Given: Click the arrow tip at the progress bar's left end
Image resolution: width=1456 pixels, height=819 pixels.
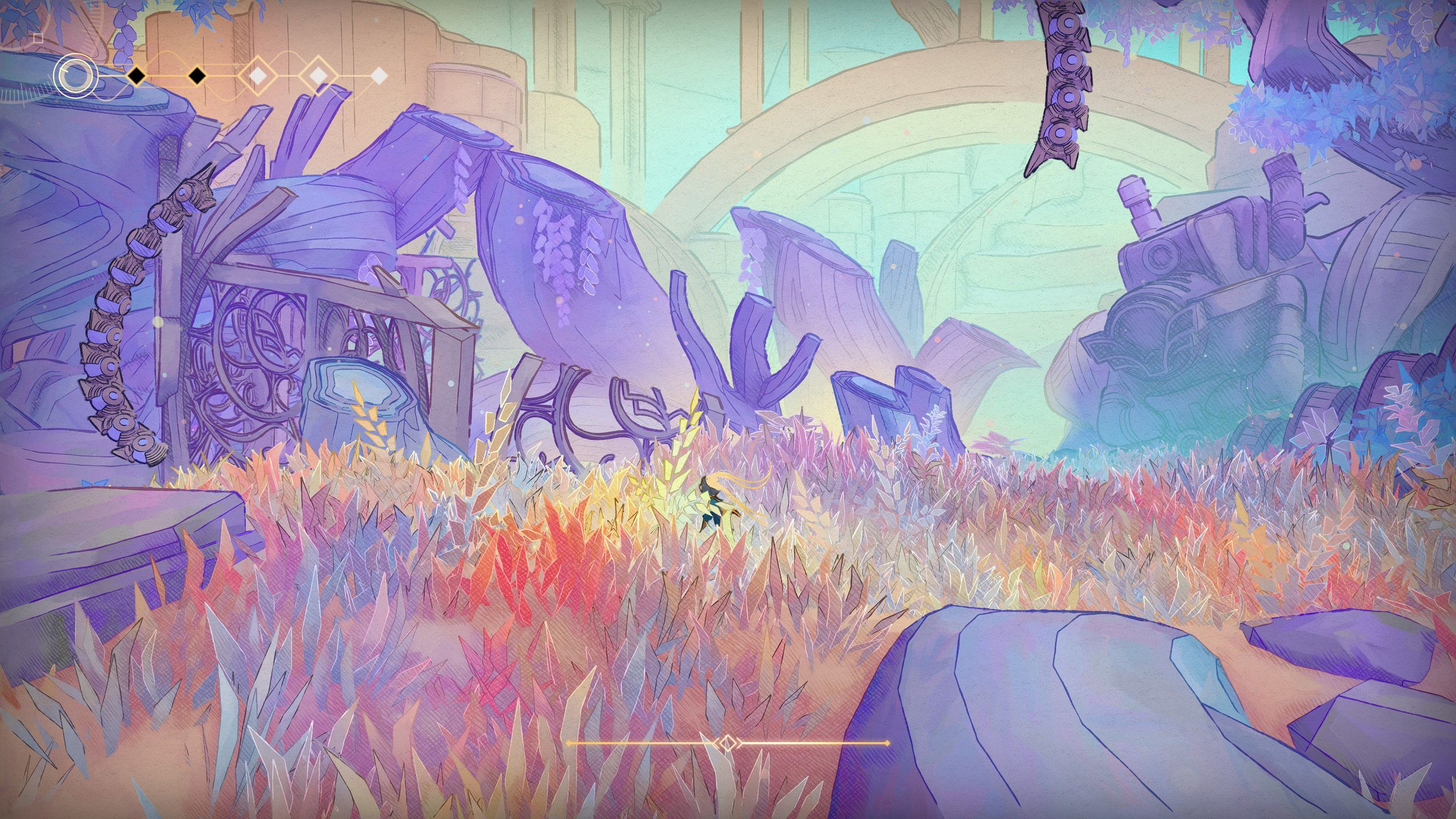Looking at the screenshot, I should click(x=569, y=742).
